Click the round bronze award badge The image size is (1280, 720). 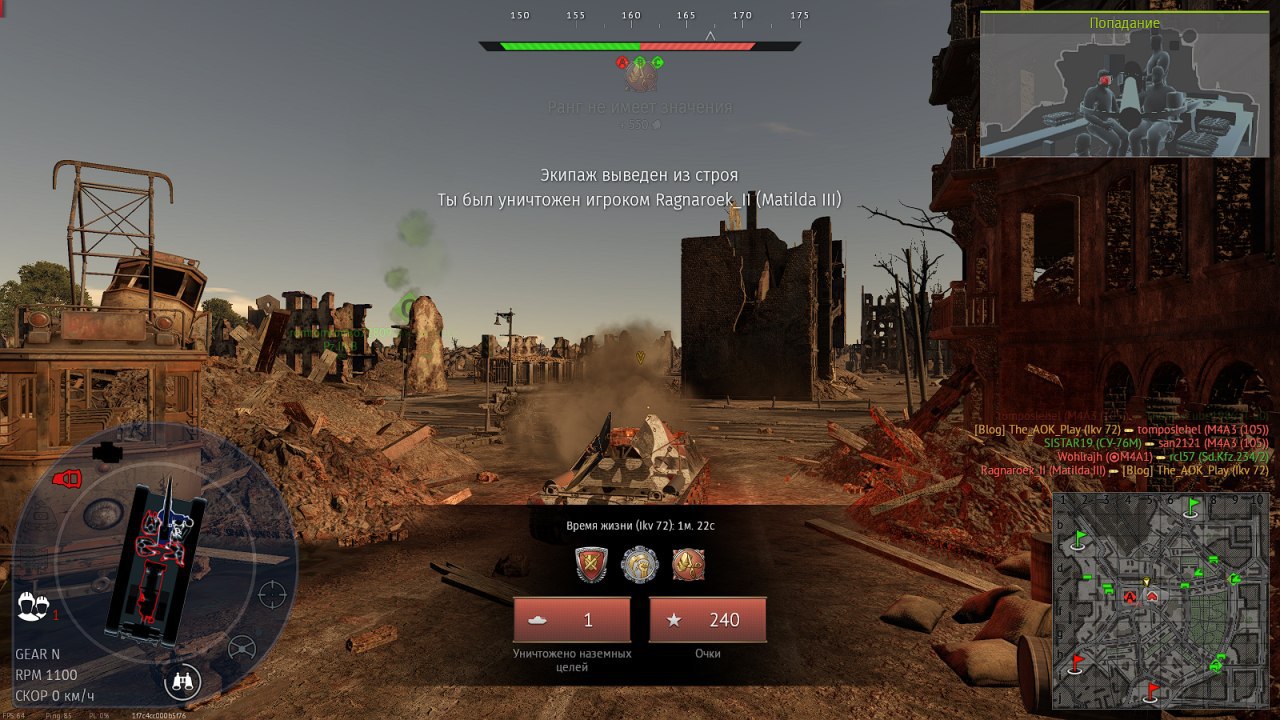tap(688, 565)
